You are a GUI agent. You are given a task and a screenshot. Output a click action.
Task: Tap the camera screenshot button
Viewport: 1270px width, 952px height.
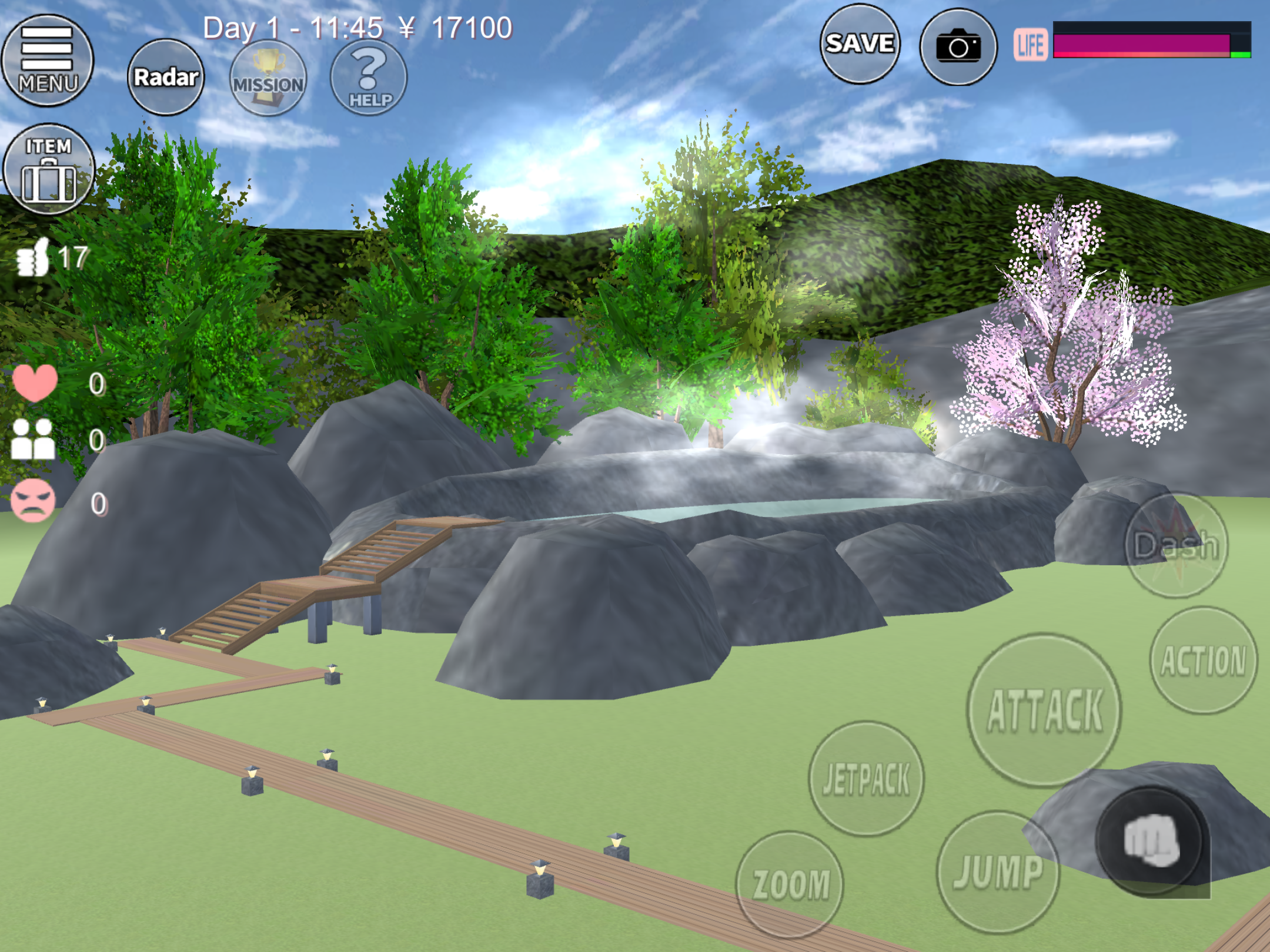958,46
